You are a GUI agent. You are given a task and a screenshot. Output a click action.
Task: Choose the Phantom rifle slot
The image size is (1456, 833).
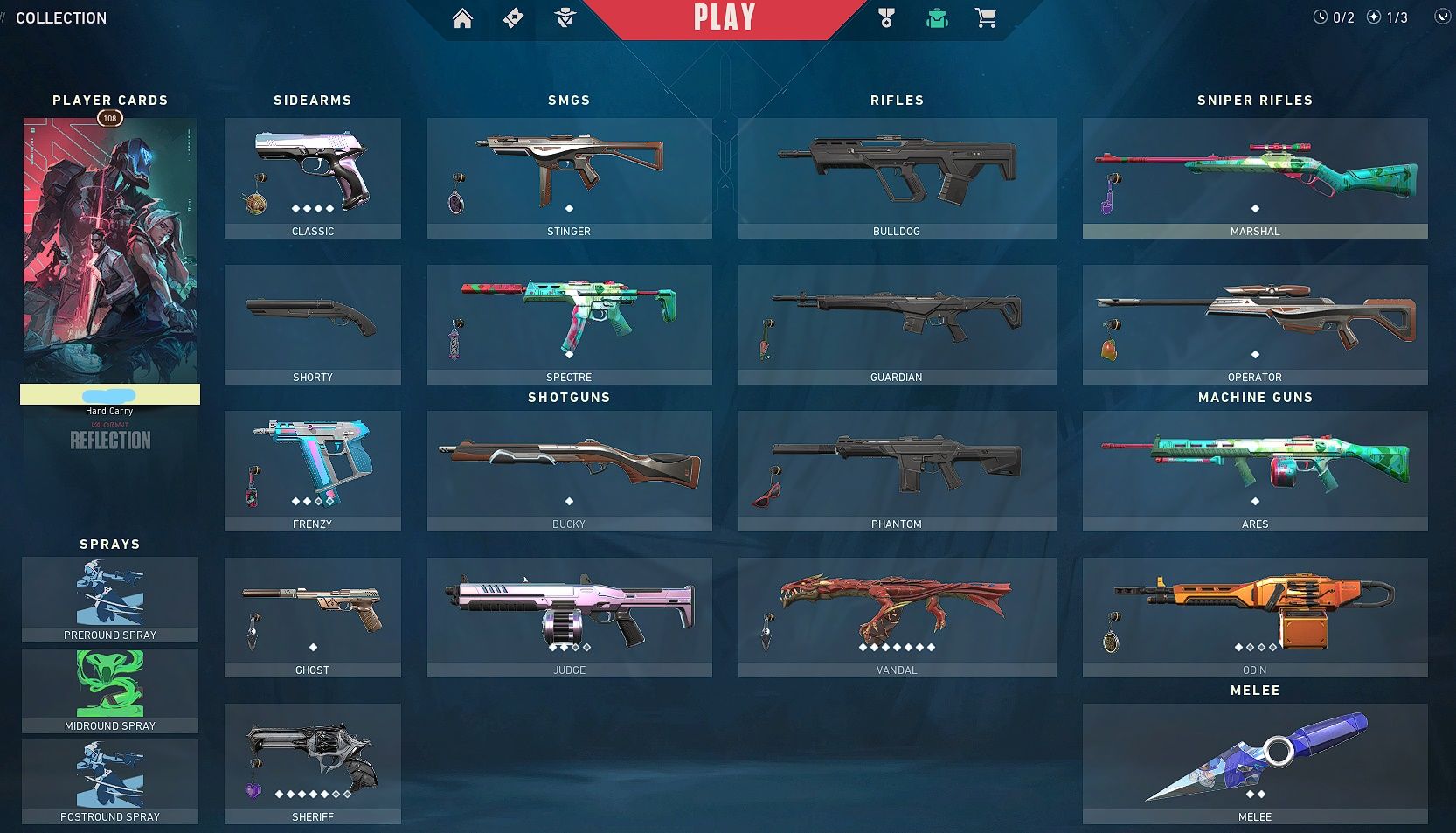(x=897, y=470)
